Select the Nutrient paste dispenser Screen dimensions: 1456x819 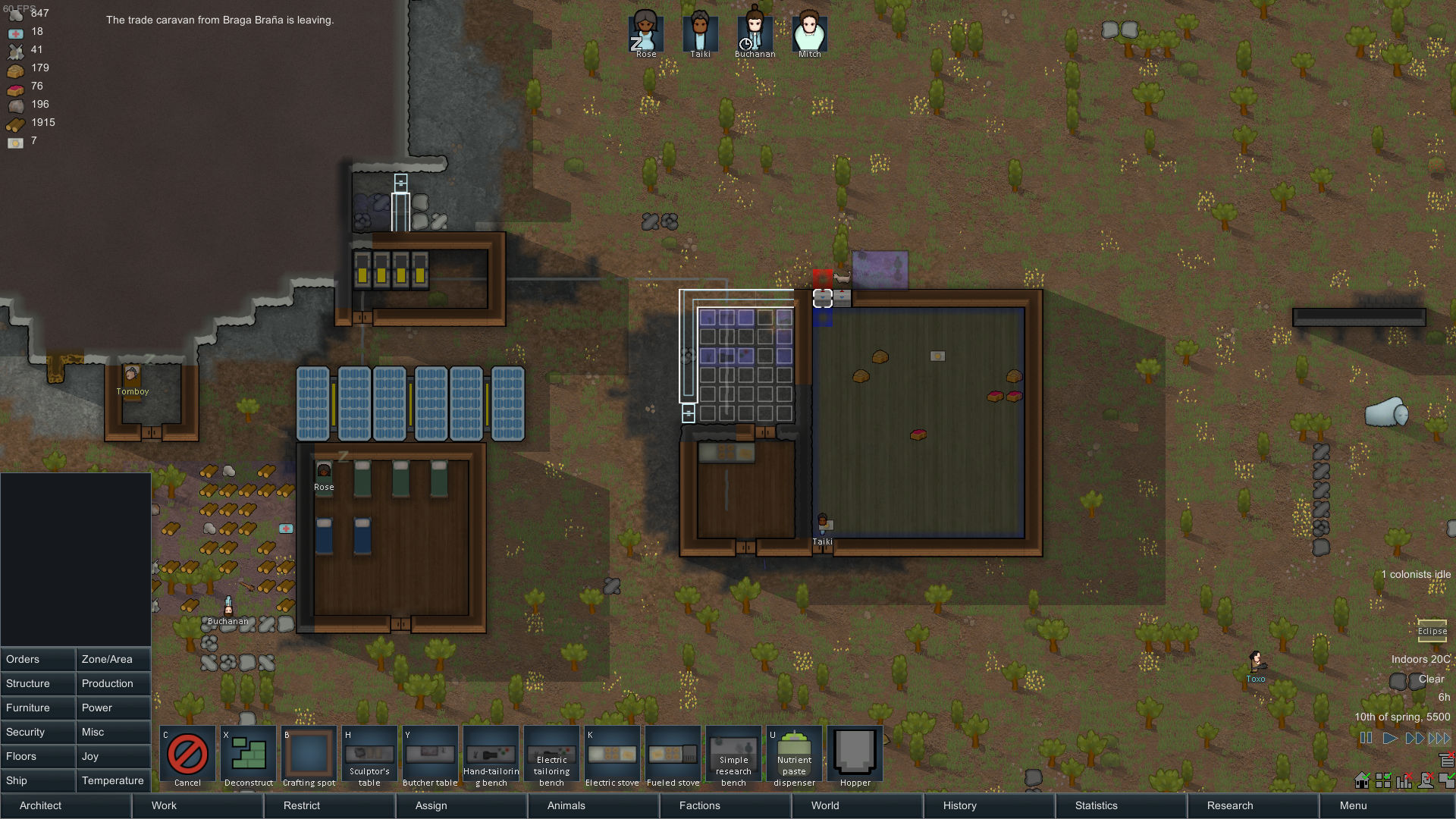794,755
